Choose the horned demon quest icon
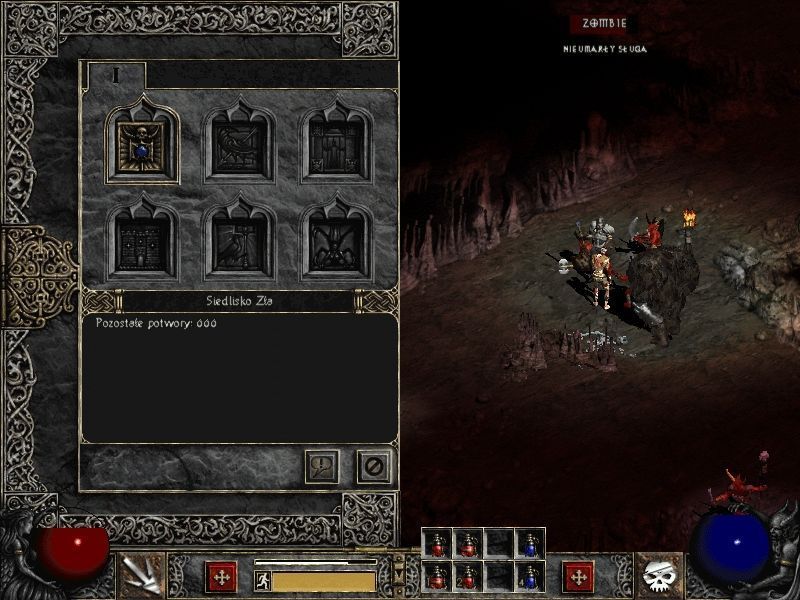Viewport: 800px width, 600px height. (336, 241)
